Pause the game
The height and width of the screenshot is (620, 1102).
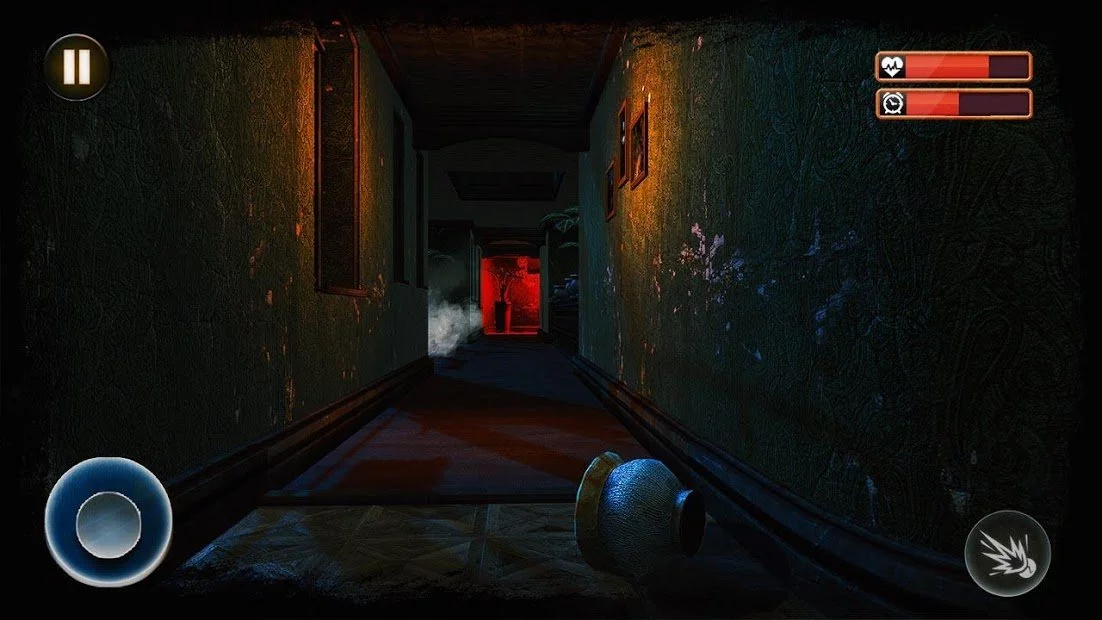click(x=76, y=67)
